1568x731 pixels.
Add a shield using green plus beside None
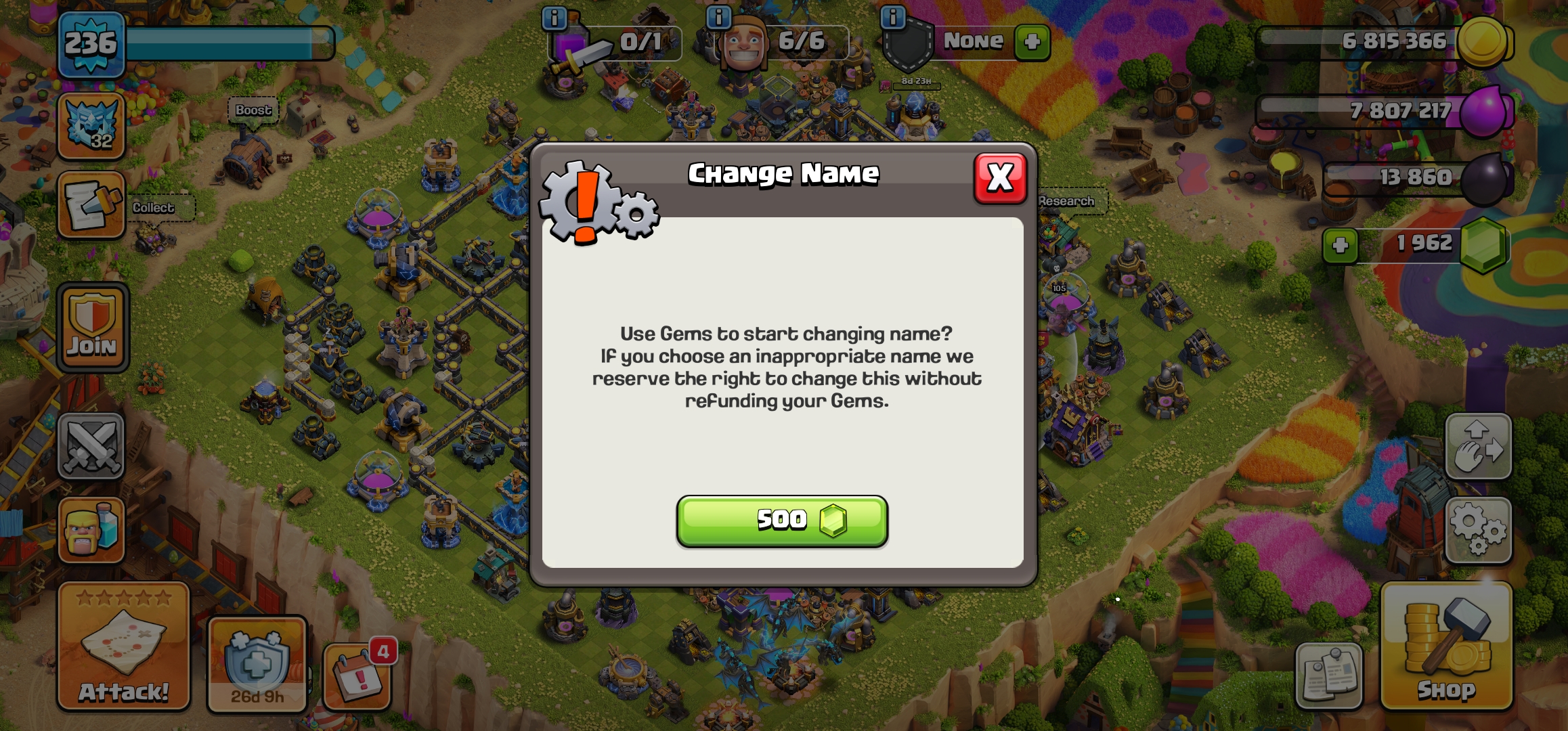click(x=1032, y=42)
